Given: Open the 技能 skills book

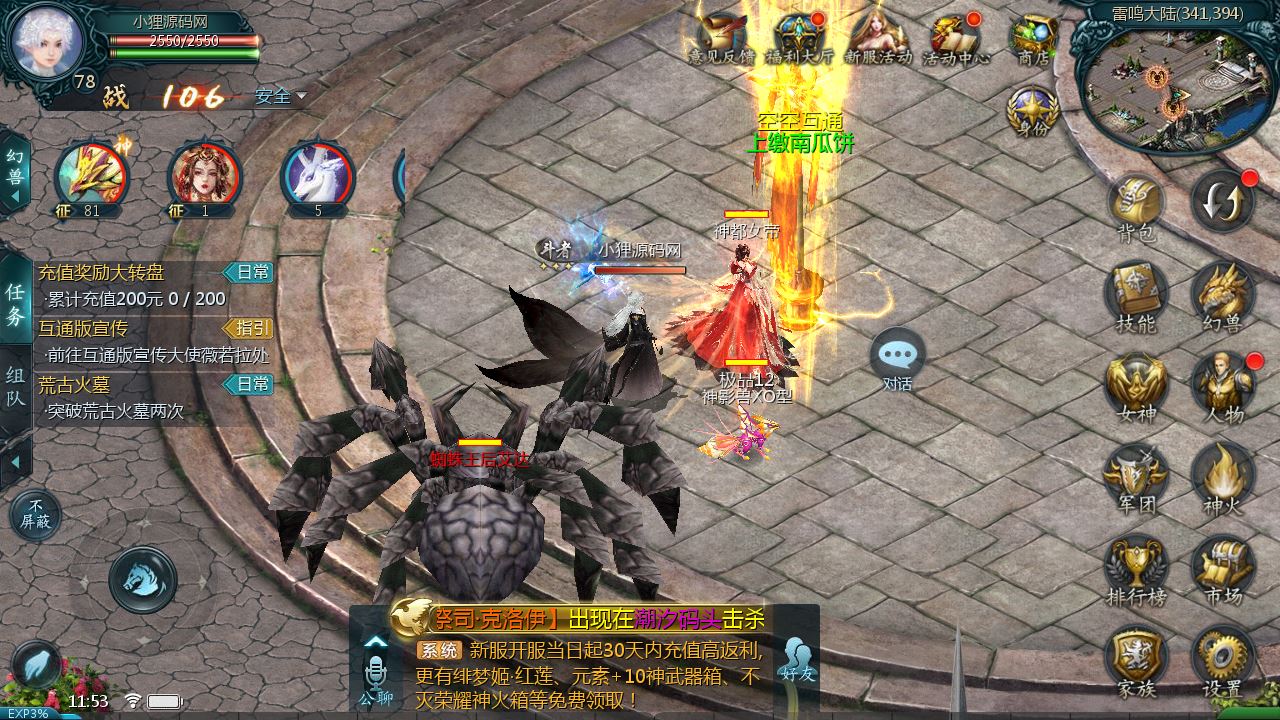Looking at the screenshot, I should 1136,294.
